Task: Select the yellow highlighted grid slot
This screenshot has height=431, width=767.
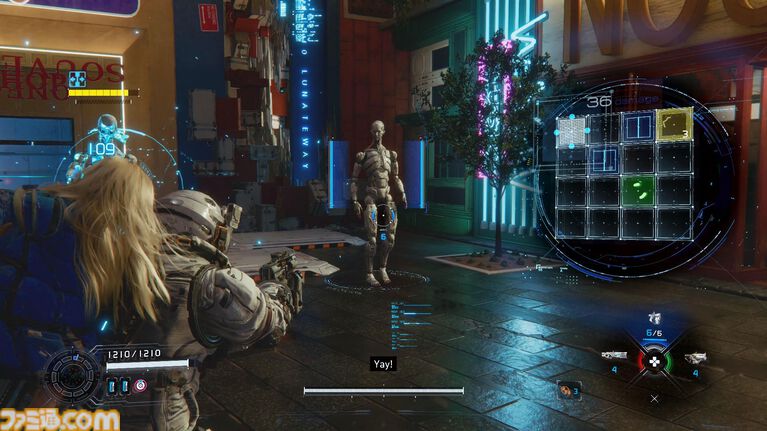Action: [676, 125]
